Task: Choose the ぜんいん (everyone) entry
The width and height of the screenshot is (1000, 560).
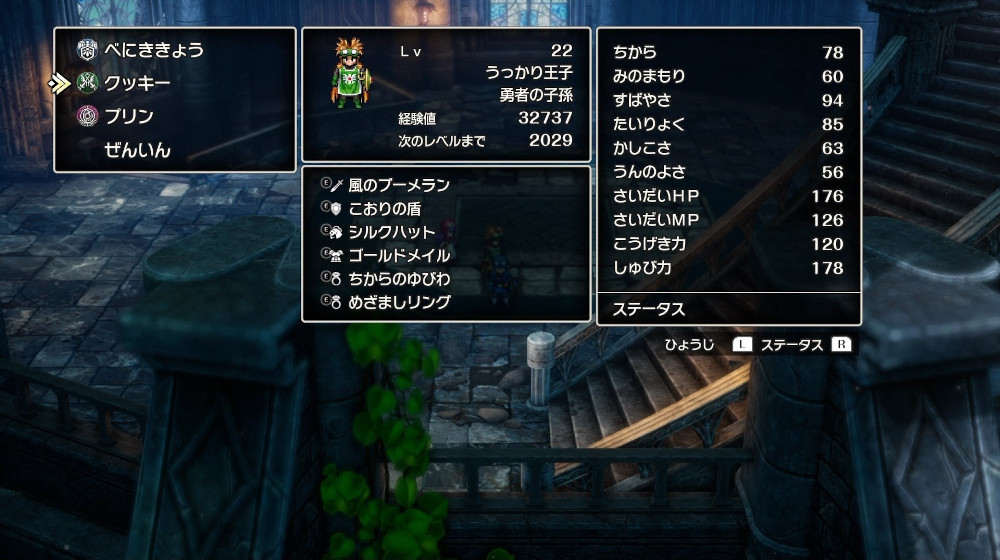Action: (x=137, y=151)
